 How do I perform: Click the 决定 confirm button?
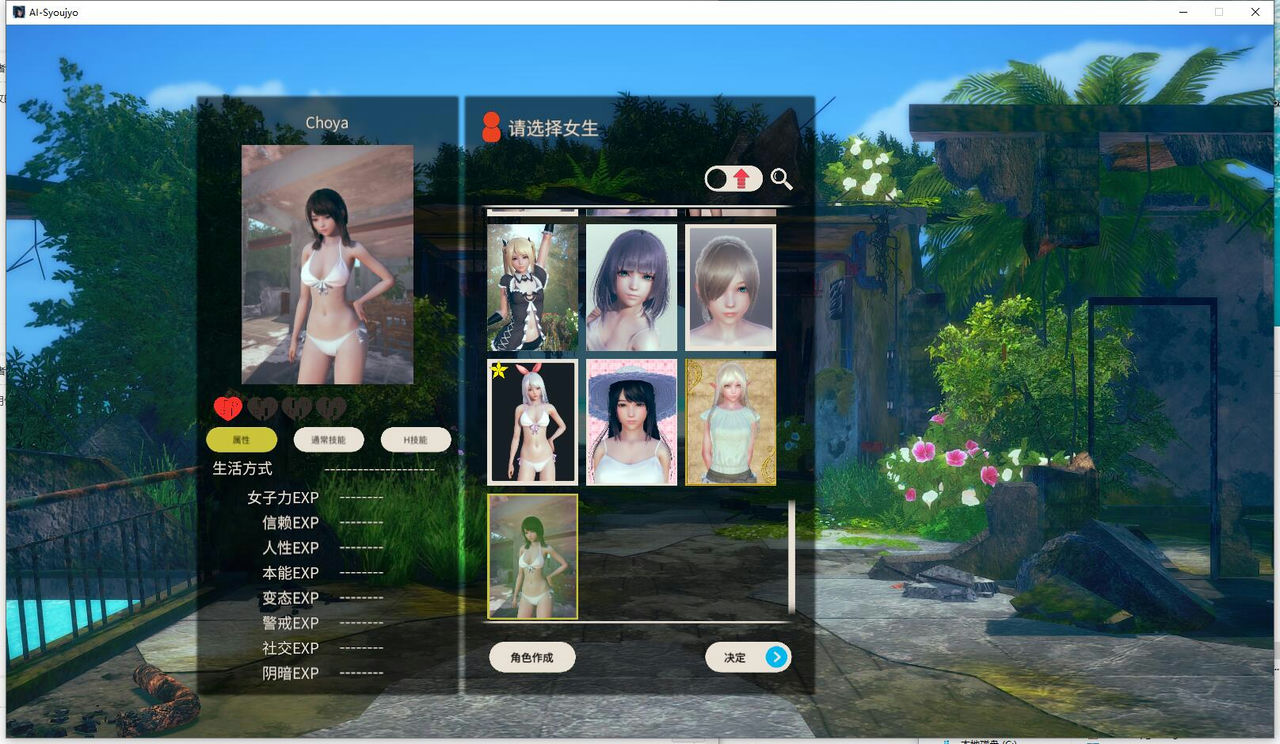(747, 657)
